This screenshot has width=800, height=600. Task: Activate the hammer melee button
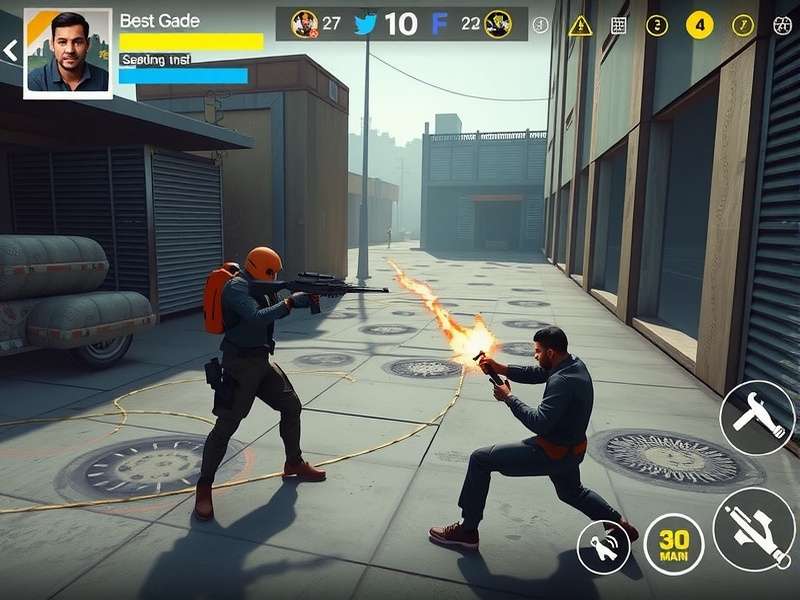(757, 418)
